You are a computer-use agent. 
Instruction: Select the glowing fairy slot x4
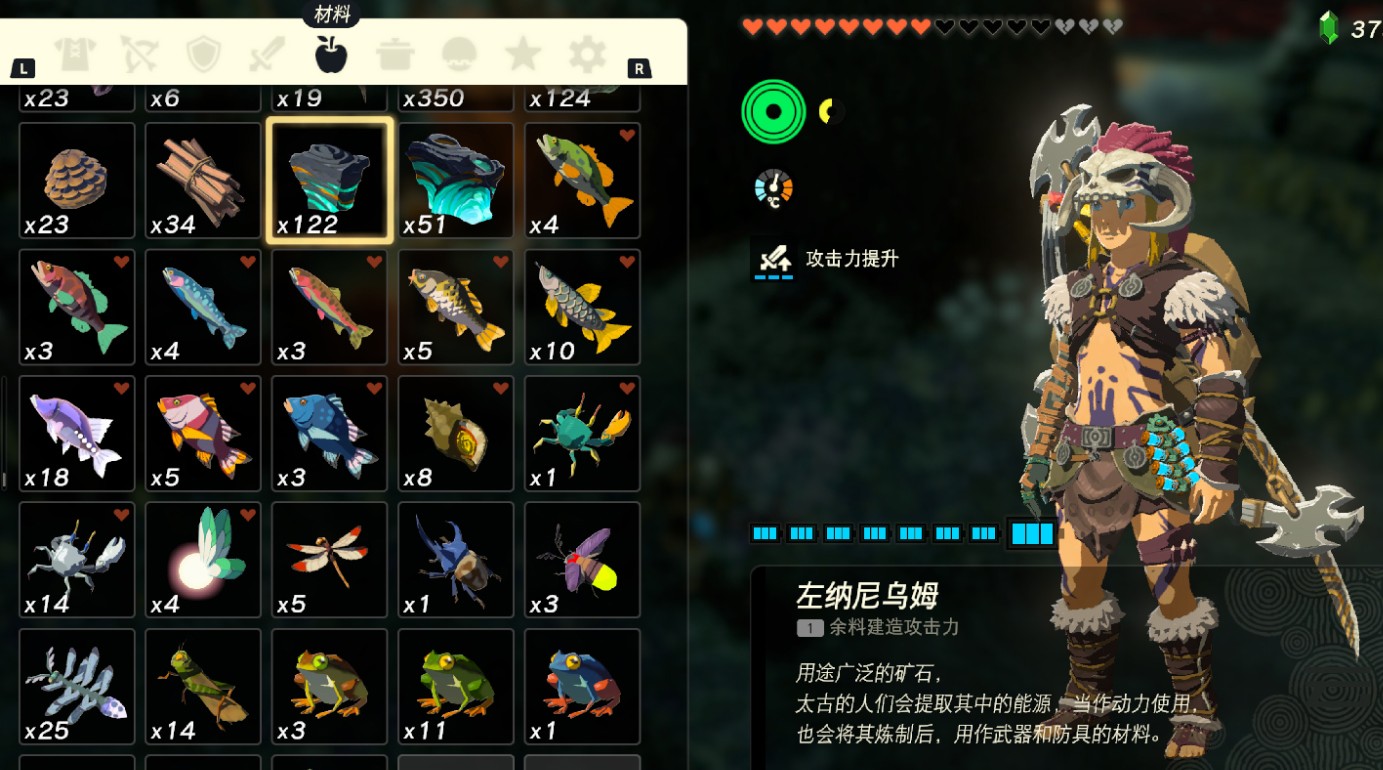point(203,560)
